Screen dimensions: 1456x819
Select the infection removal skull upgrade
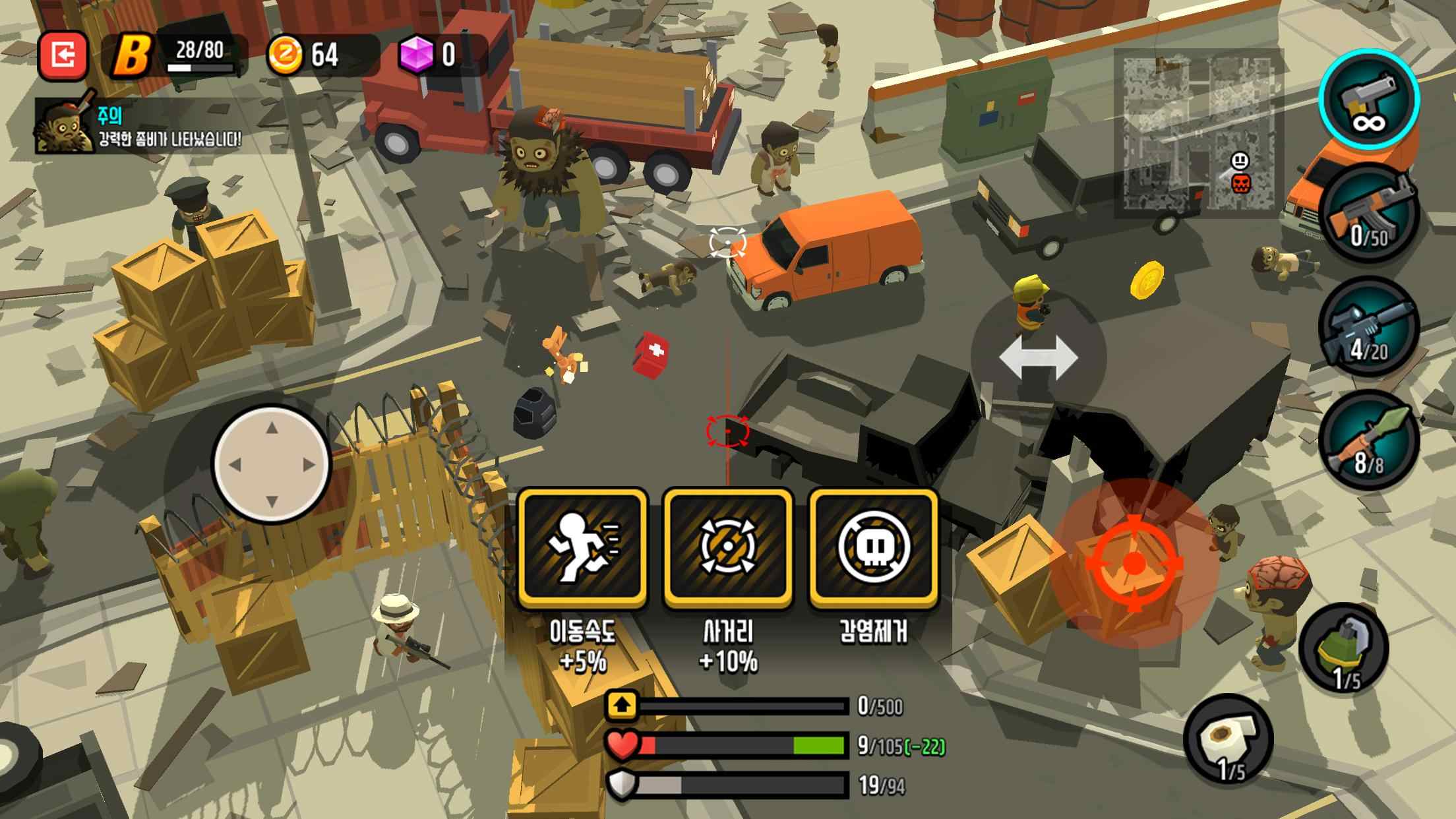tap(874, 547)
